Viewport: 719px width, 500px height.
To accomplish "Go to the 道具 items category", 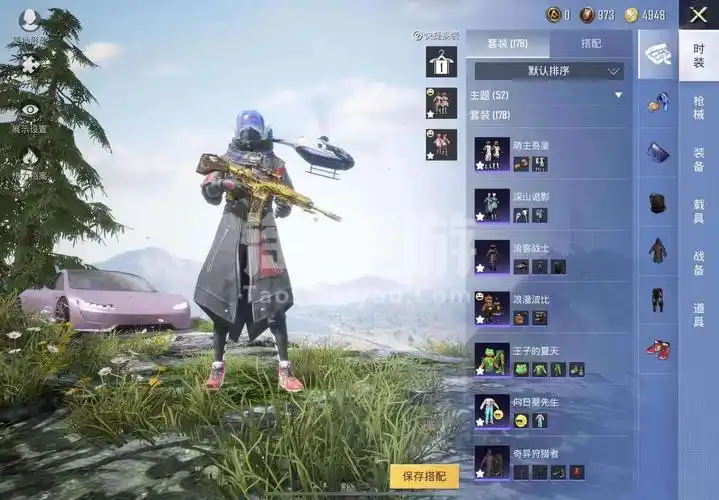I will [698, 314].
